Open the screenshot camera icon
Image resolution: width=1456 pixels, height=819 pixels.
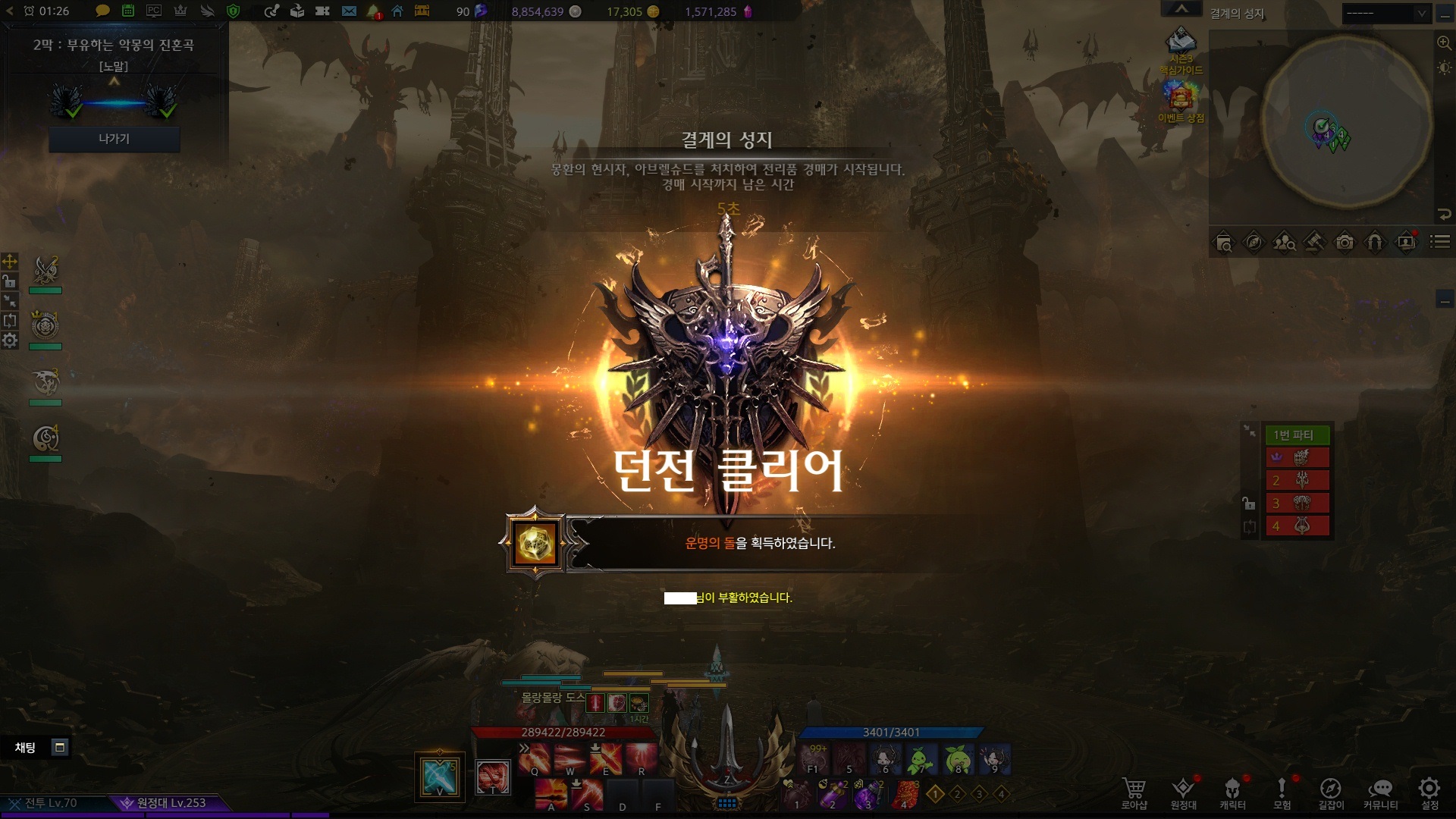pos(1345,243)
